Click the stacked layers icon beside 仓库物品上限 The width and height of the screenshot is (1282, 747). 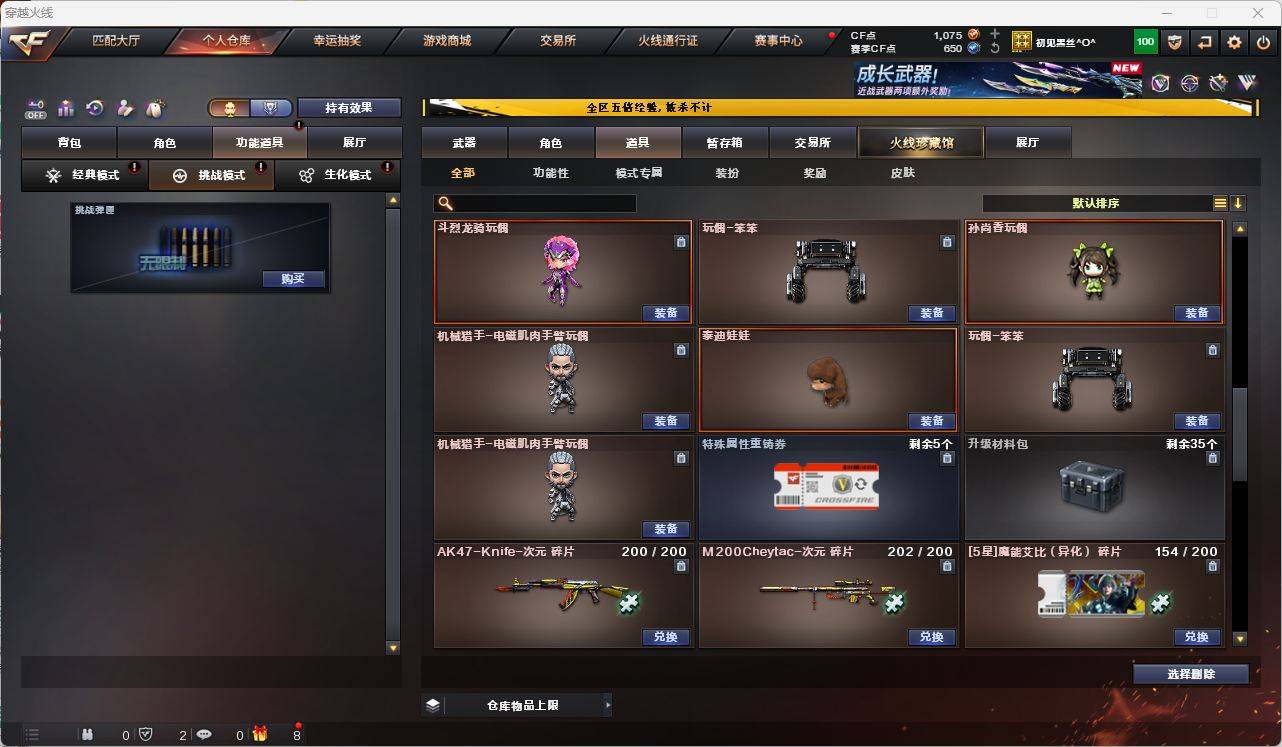coord(432,705)
